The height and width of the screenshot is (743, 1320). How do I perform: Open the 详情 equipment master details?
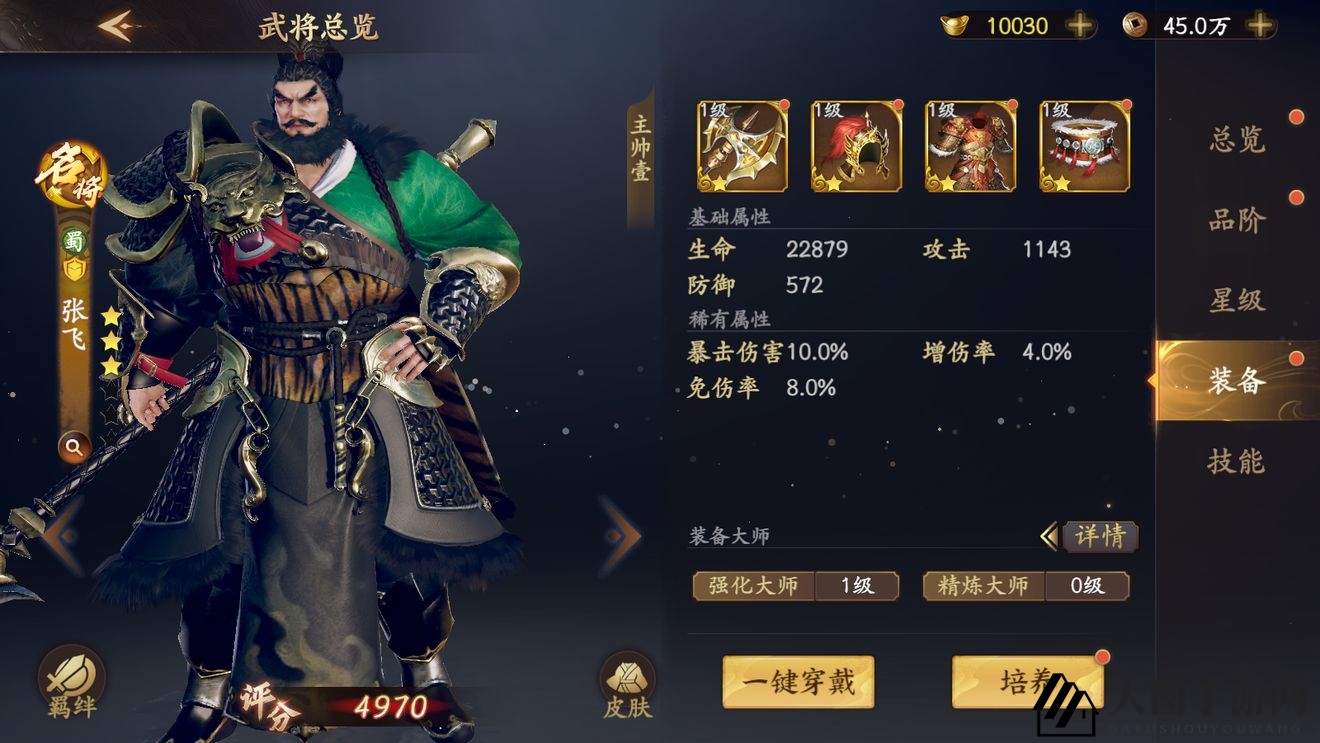pyautogui.click(x=1100, y=537)
